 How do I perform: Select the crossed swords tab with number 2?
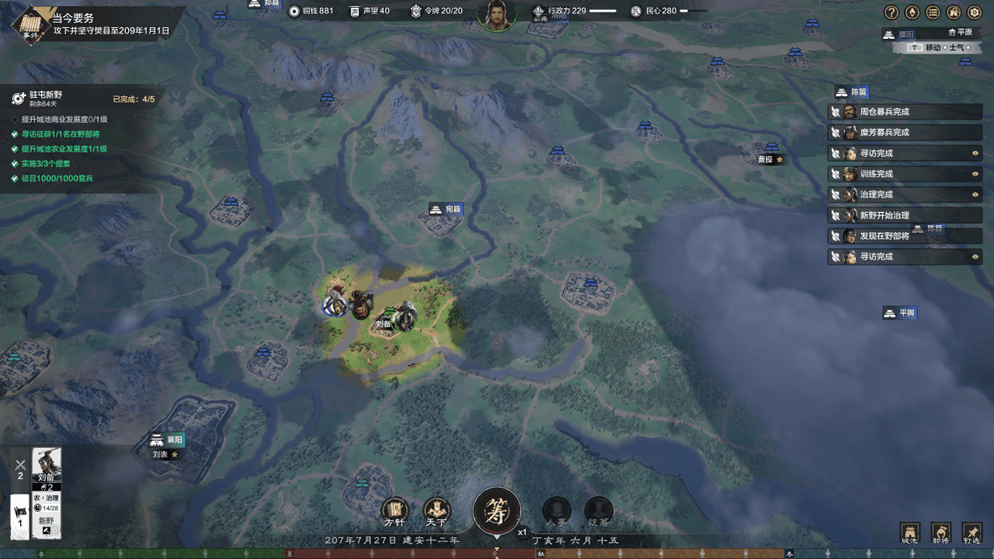pos(20,468)
